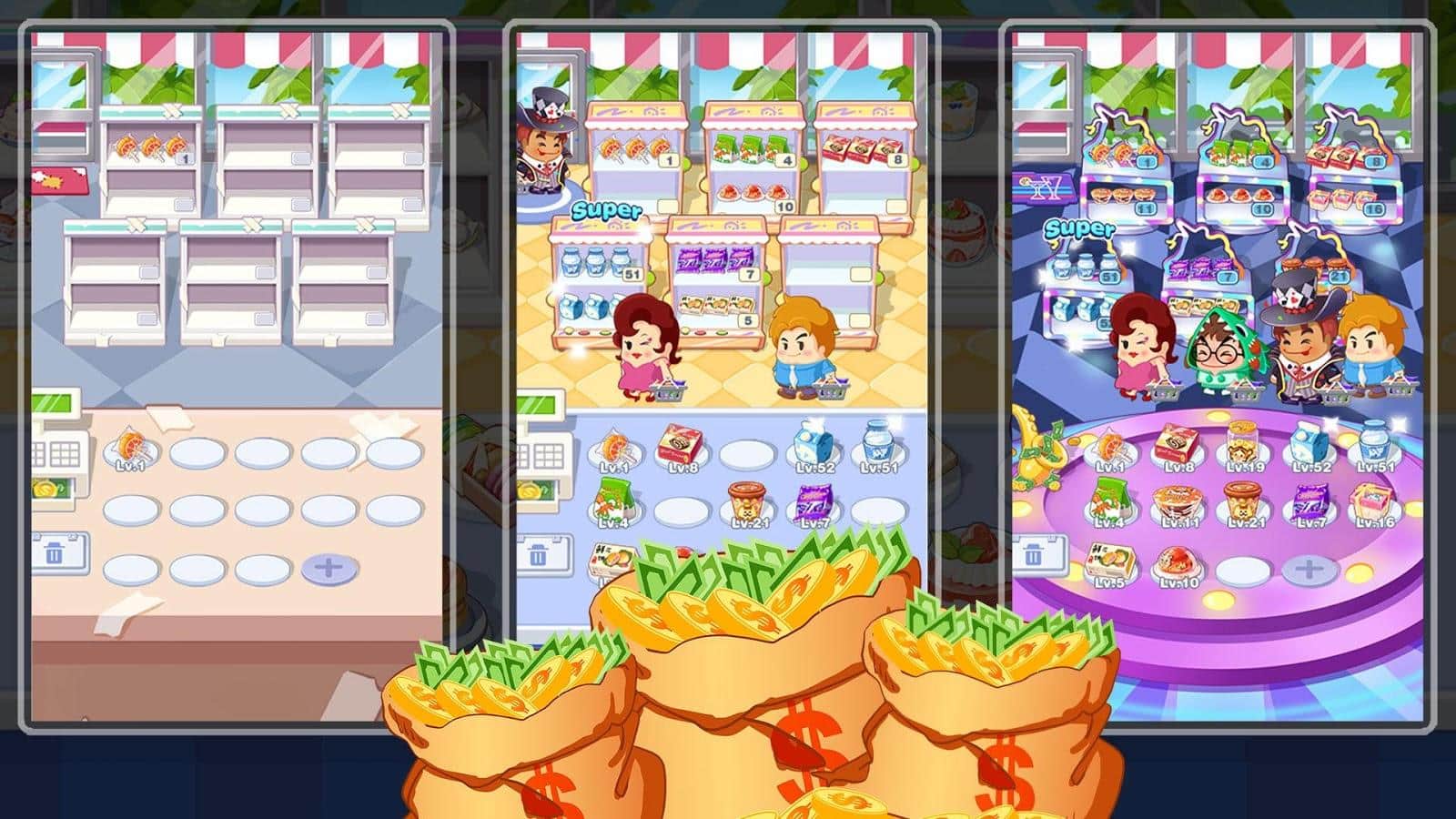
Task: Tap the Lv.52 milk carton on the purple stage
Action: 1310,444
